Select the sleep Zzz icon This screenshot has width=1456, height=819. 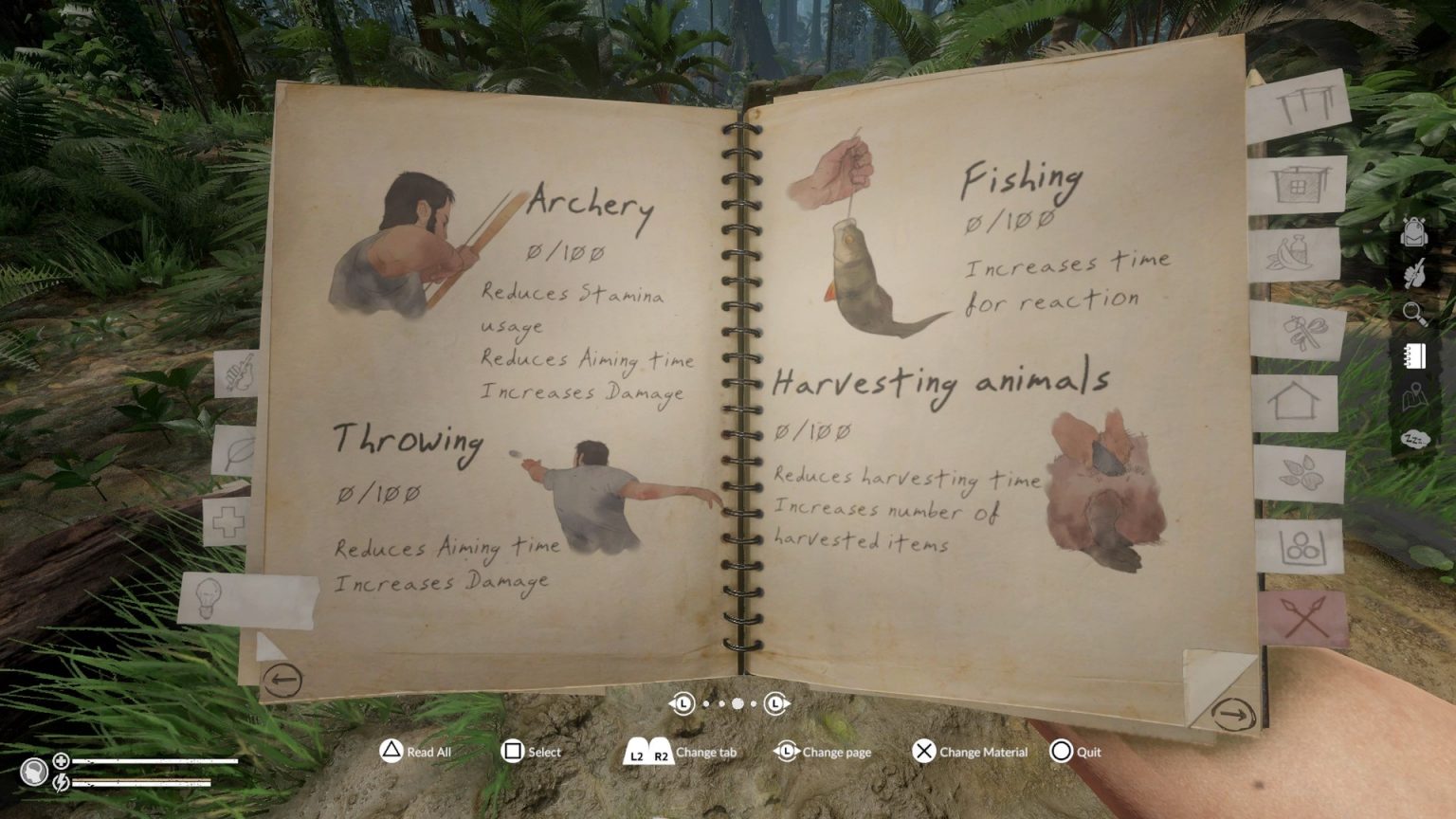(x=1414, y=439)
